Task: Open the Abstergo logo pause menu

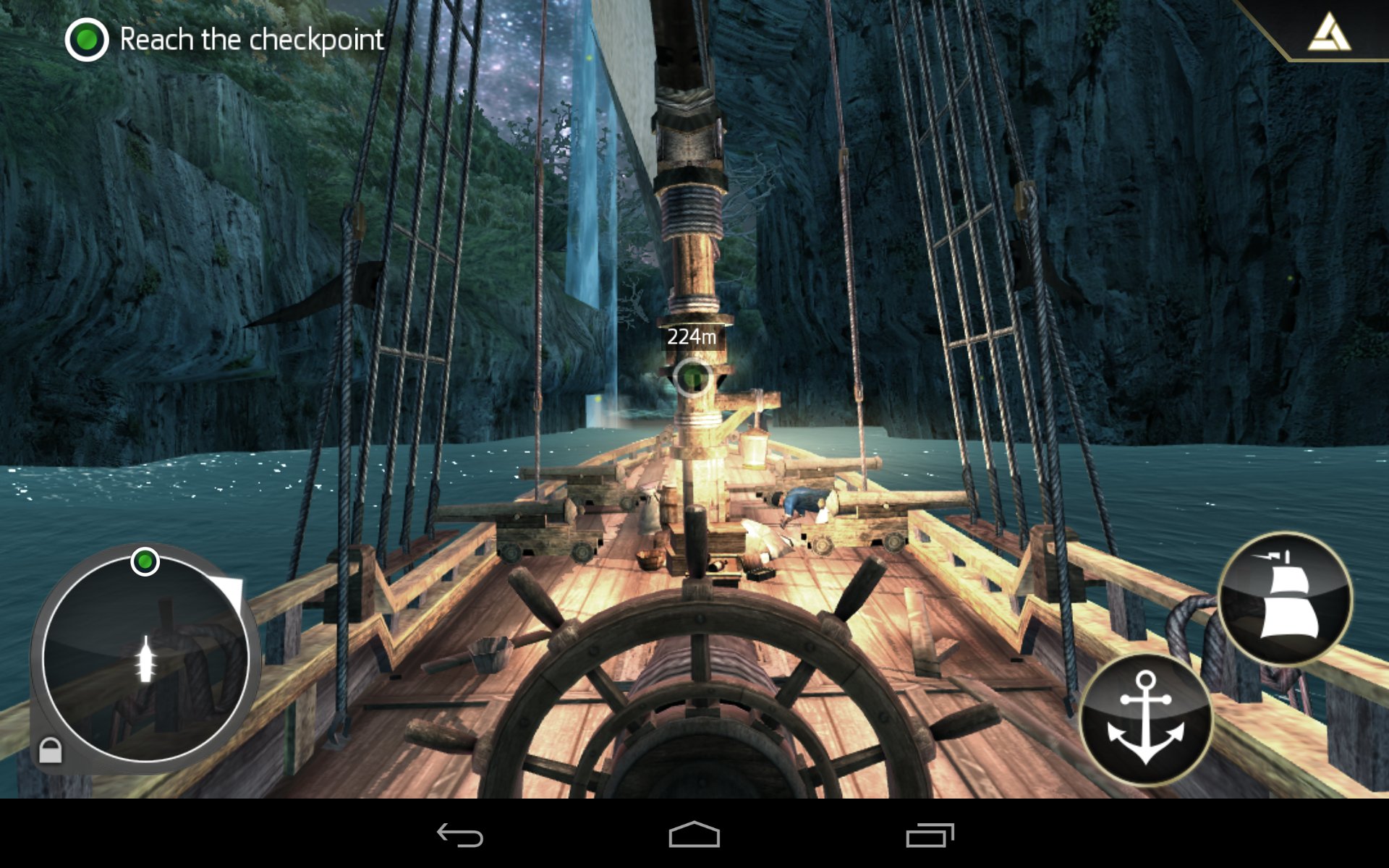Action: pyautogui.click(x=1329, y=33)
